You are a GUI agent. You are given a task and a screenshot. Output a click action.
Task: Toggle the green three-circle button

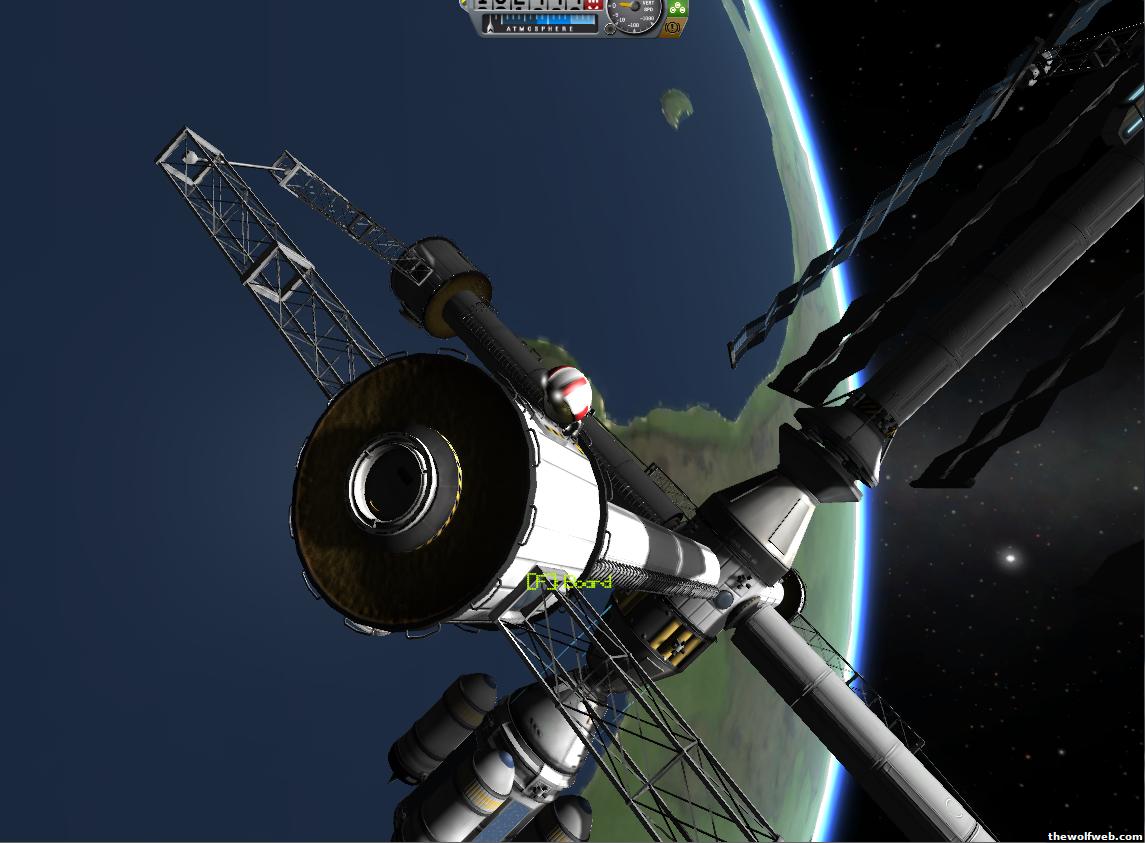(x=677, y=10)
